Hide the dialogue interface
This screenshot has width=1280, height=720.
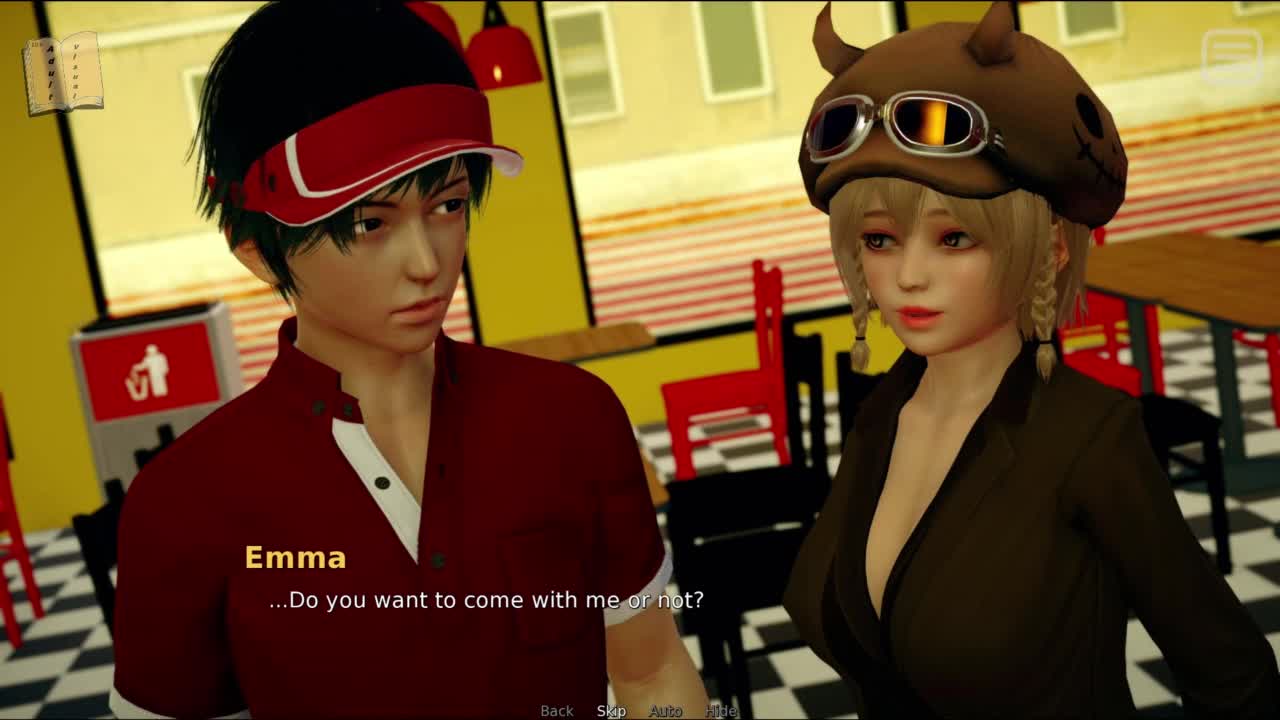[720, 711]
